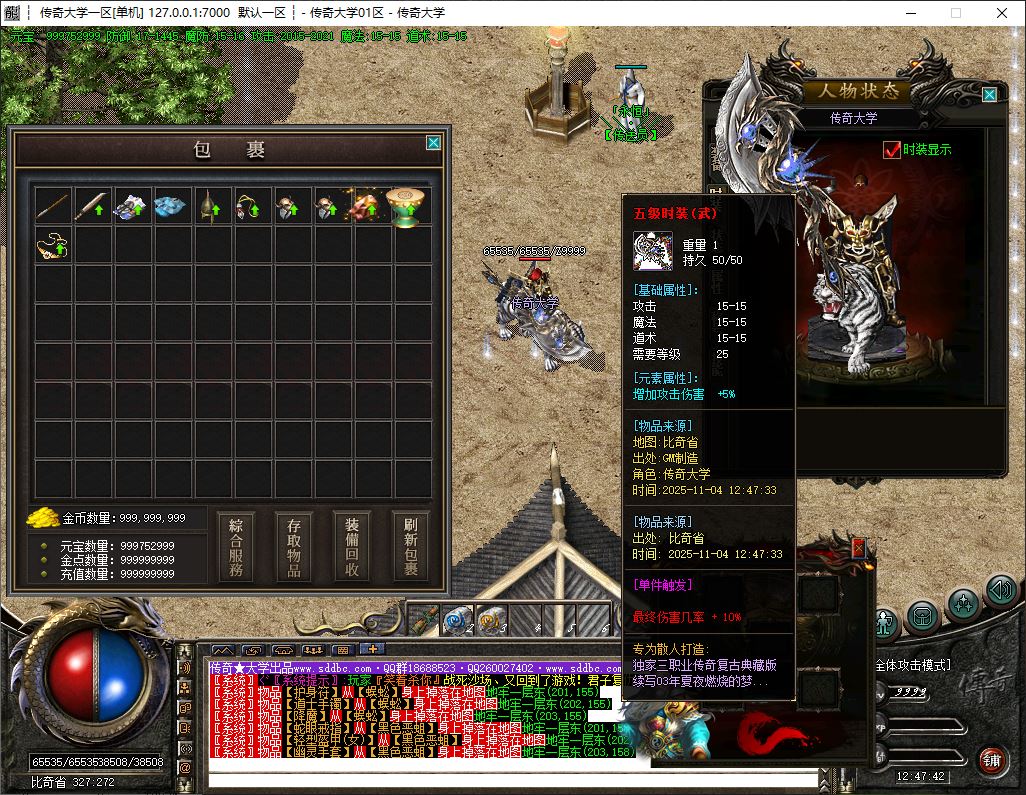Refresh the bag with 刷新包裹
The height and width of the screenshot is (795, 1026).
[x=410, y=547]
